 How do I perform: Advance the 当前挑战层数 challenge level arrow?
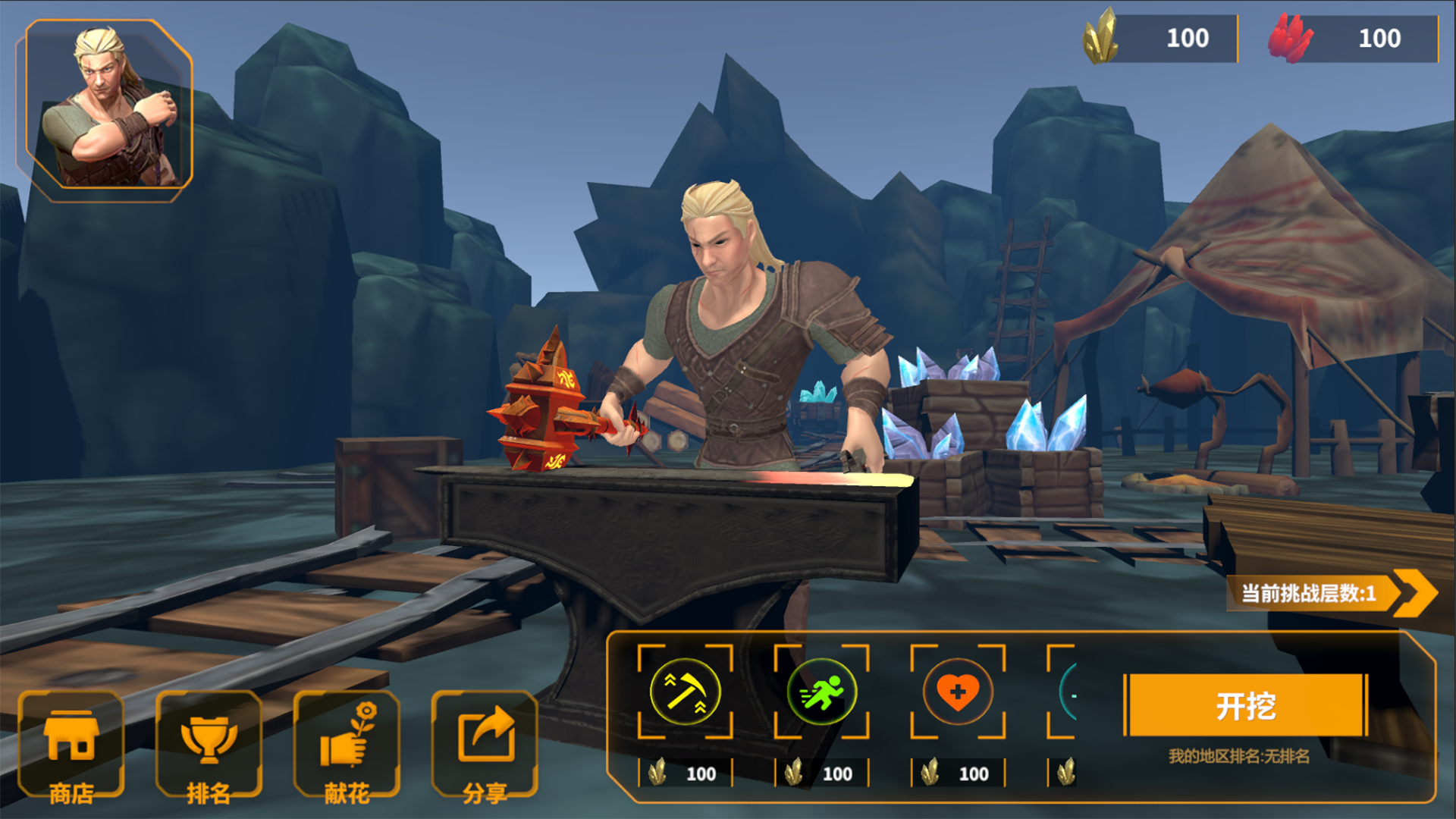[x=1415, y=592]
